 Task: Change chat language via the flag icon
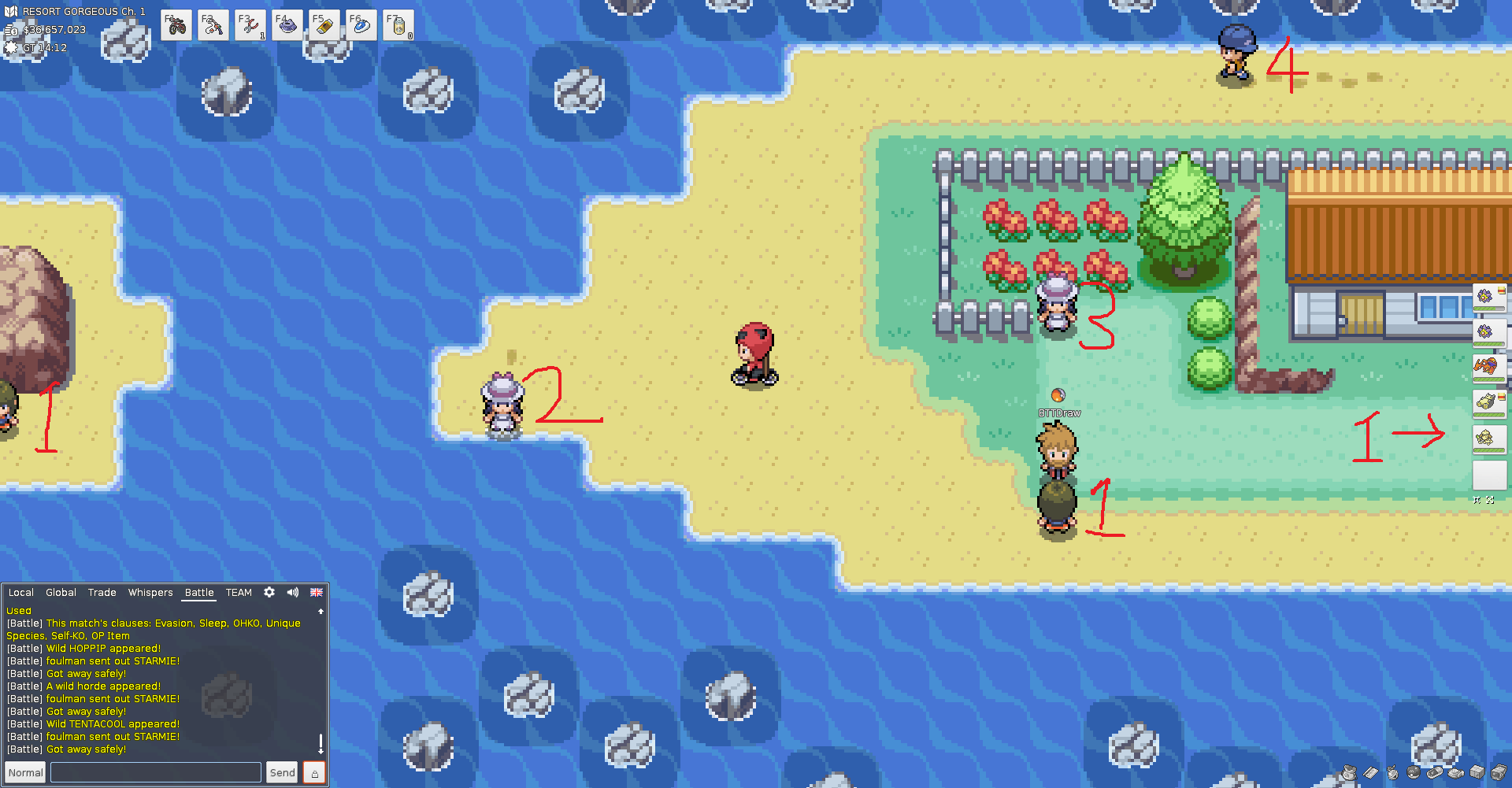(x=317, y=592)
